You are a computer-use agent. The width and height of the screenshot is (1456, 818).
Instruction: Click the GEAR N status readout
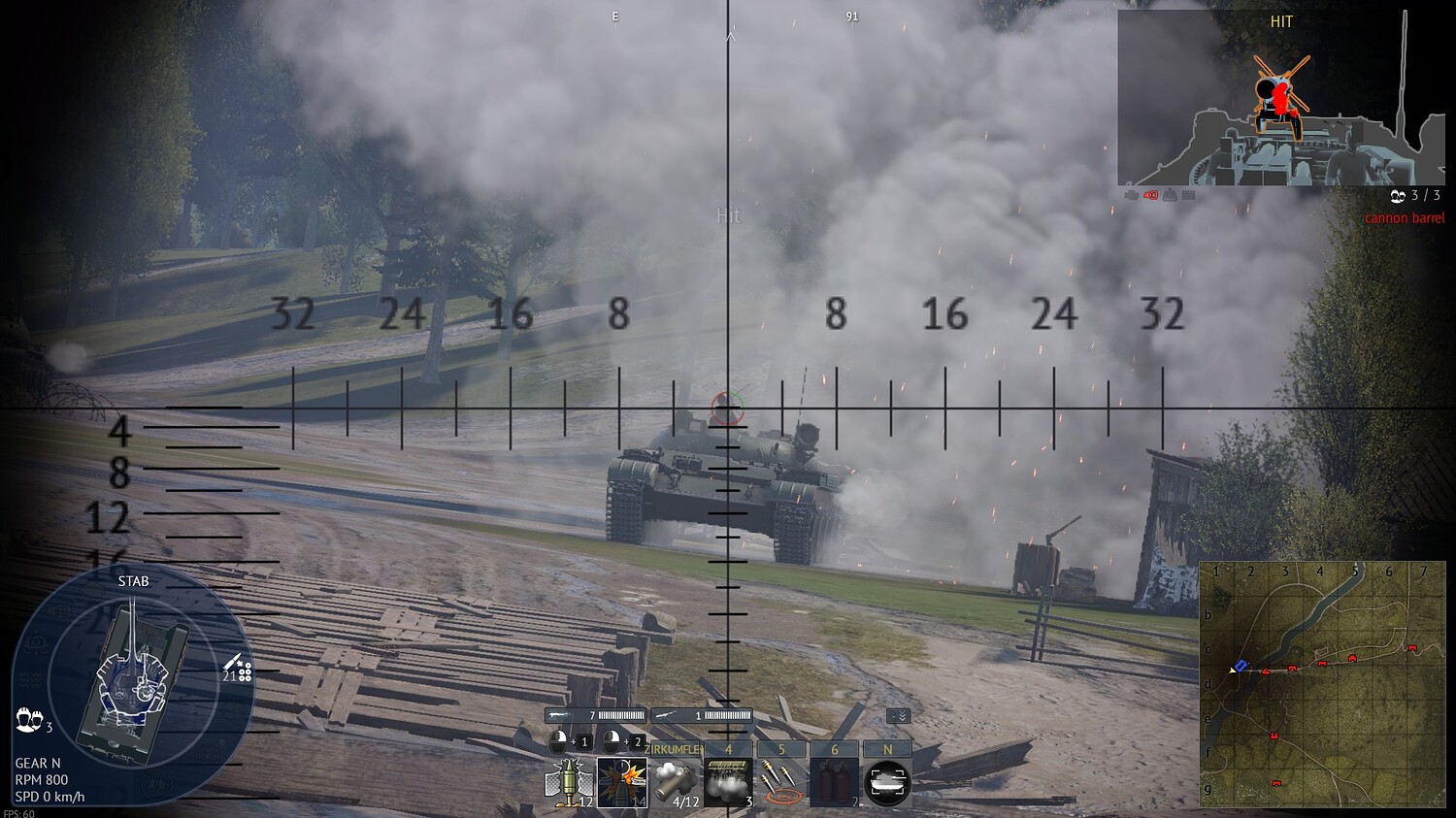(39, 763)
